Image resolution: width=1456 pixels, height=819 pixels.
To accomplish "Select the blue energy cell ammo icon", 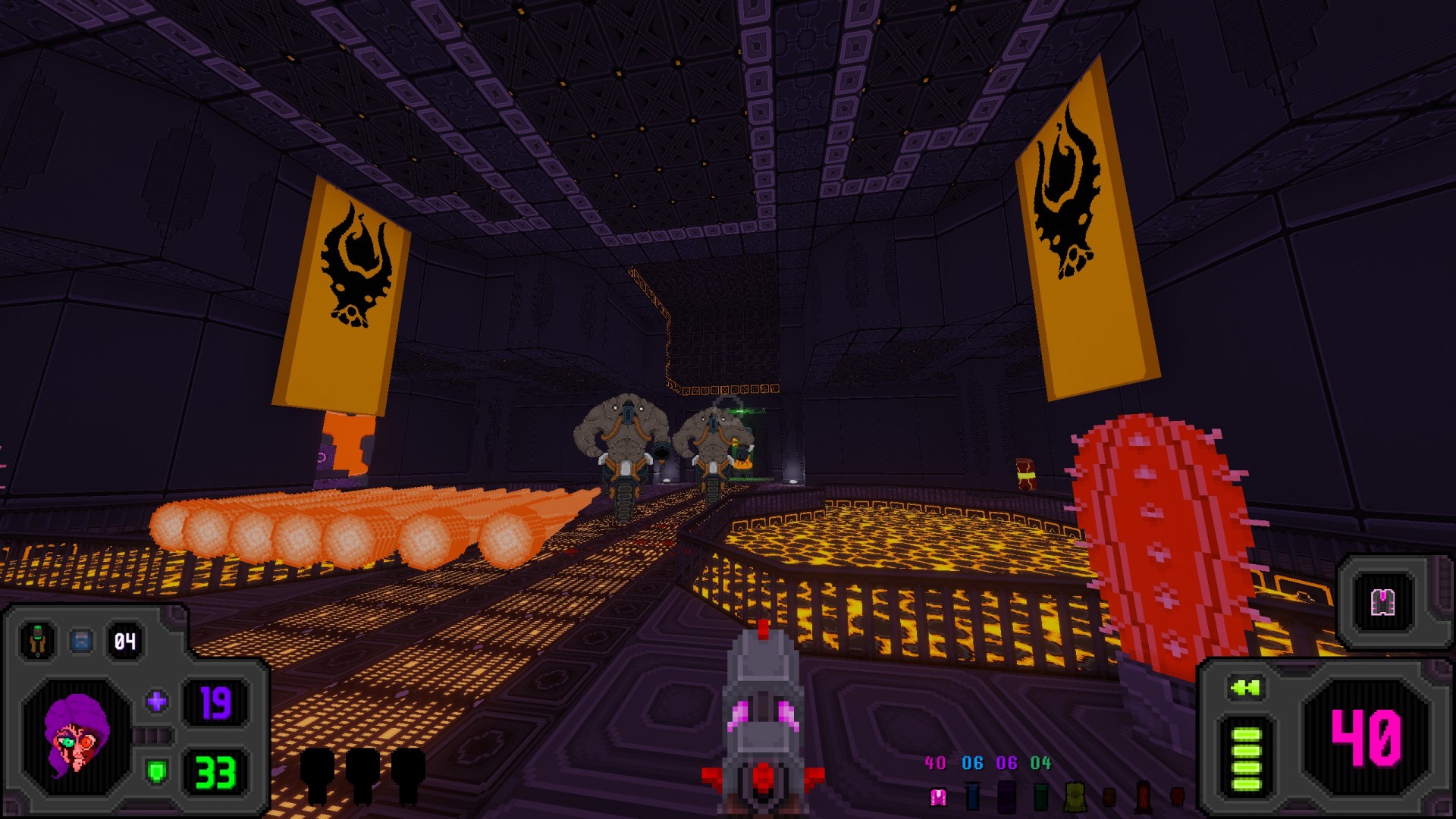I will tap(971, 796).
